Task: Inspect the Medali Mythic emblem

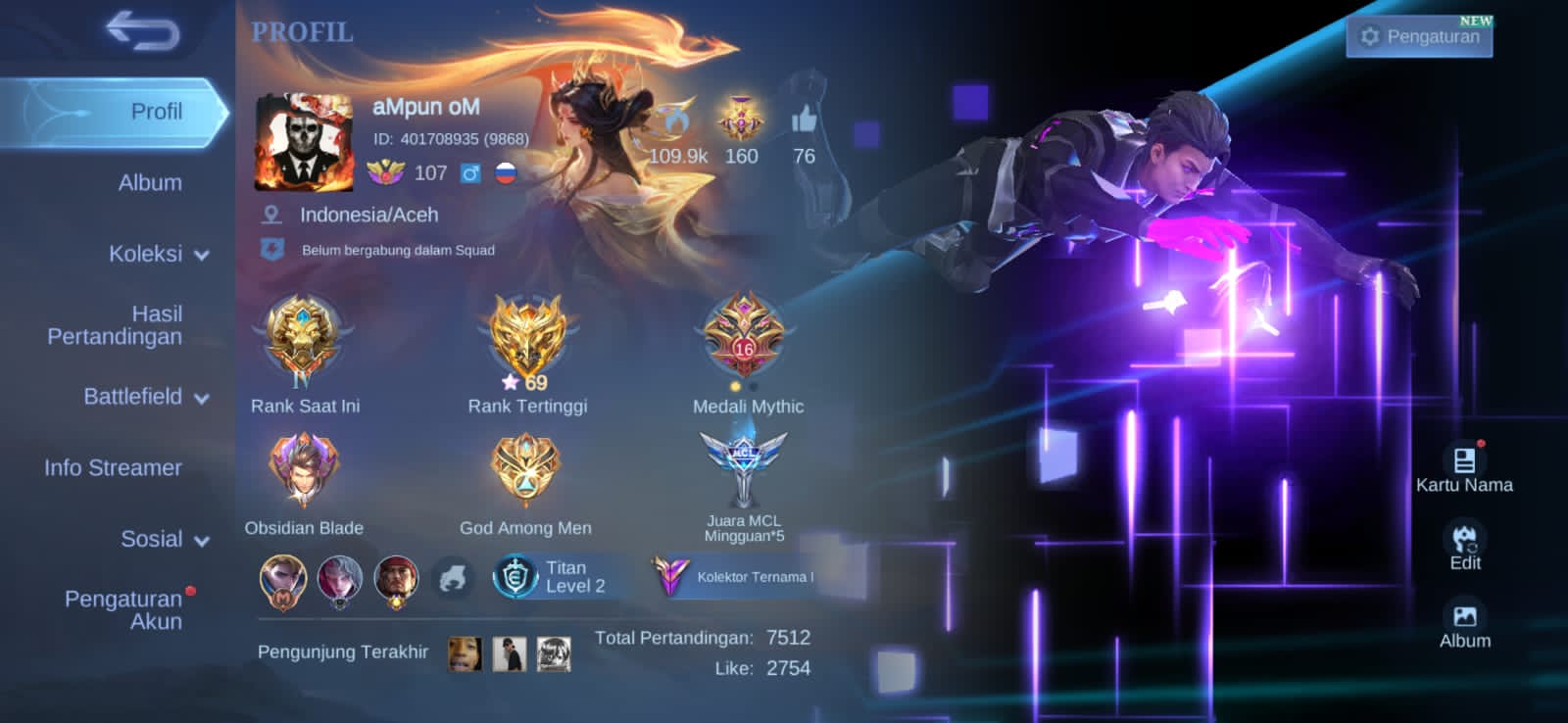Action: coord(745,338)
